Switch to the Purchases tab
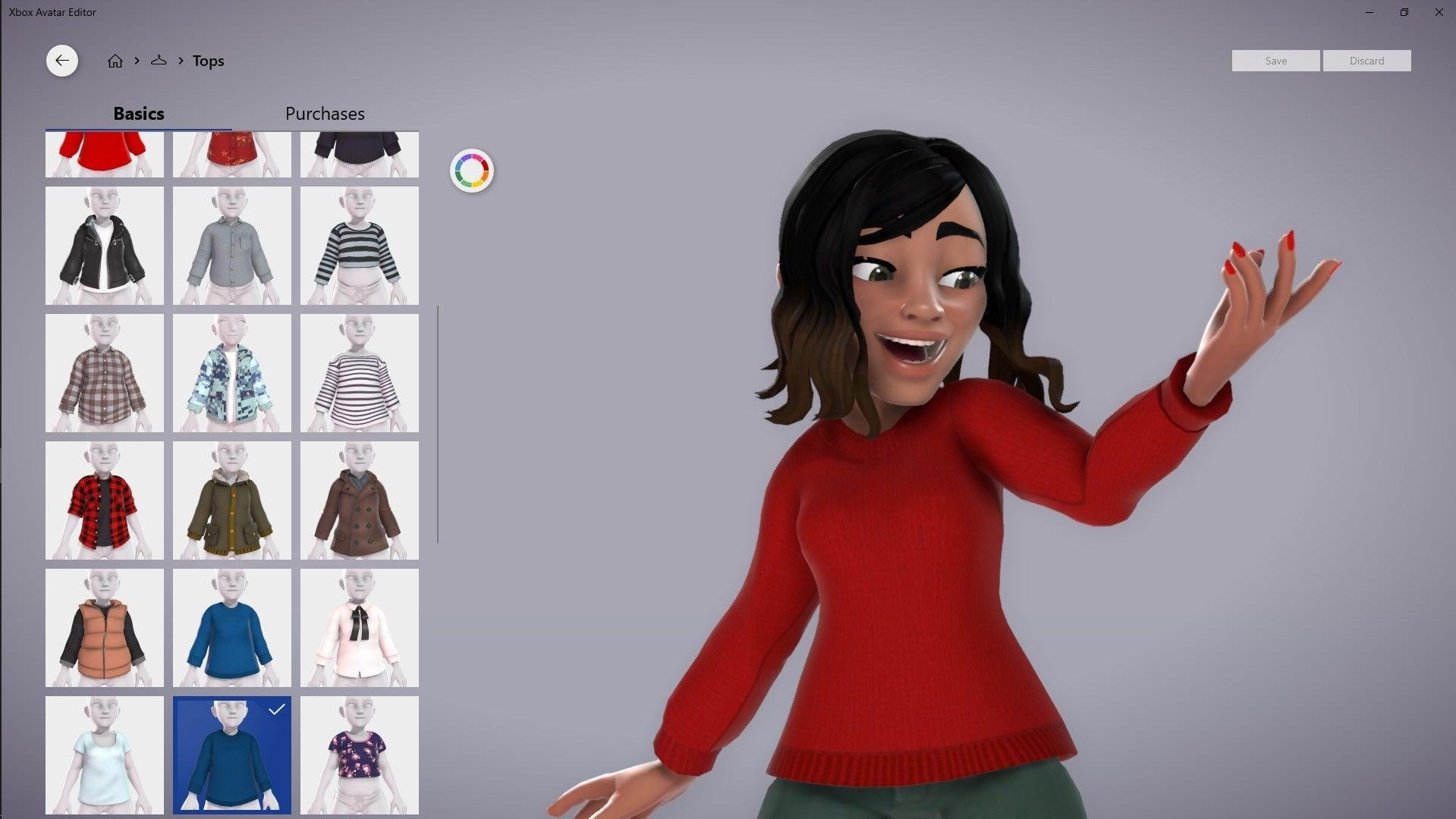The width and height of the screenshot is (1456, 819). tap(325, 114)
